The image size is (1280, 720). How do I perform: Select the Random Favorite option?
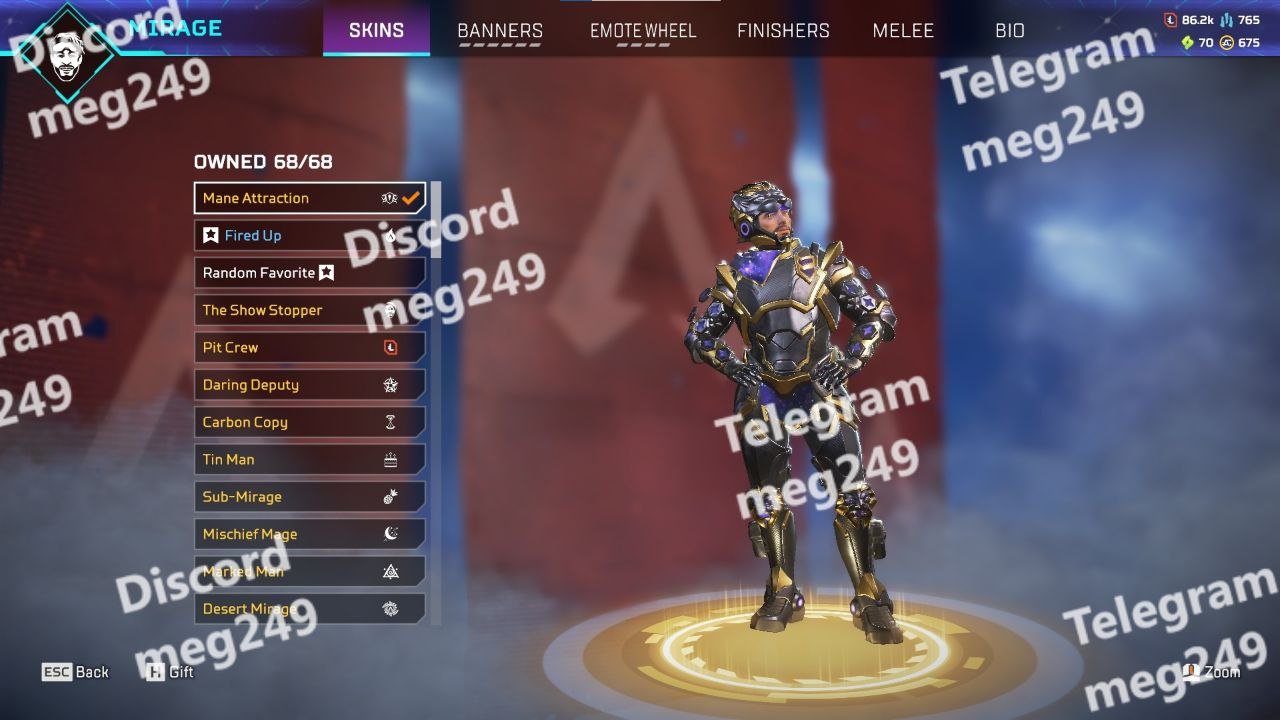point(309,273)
